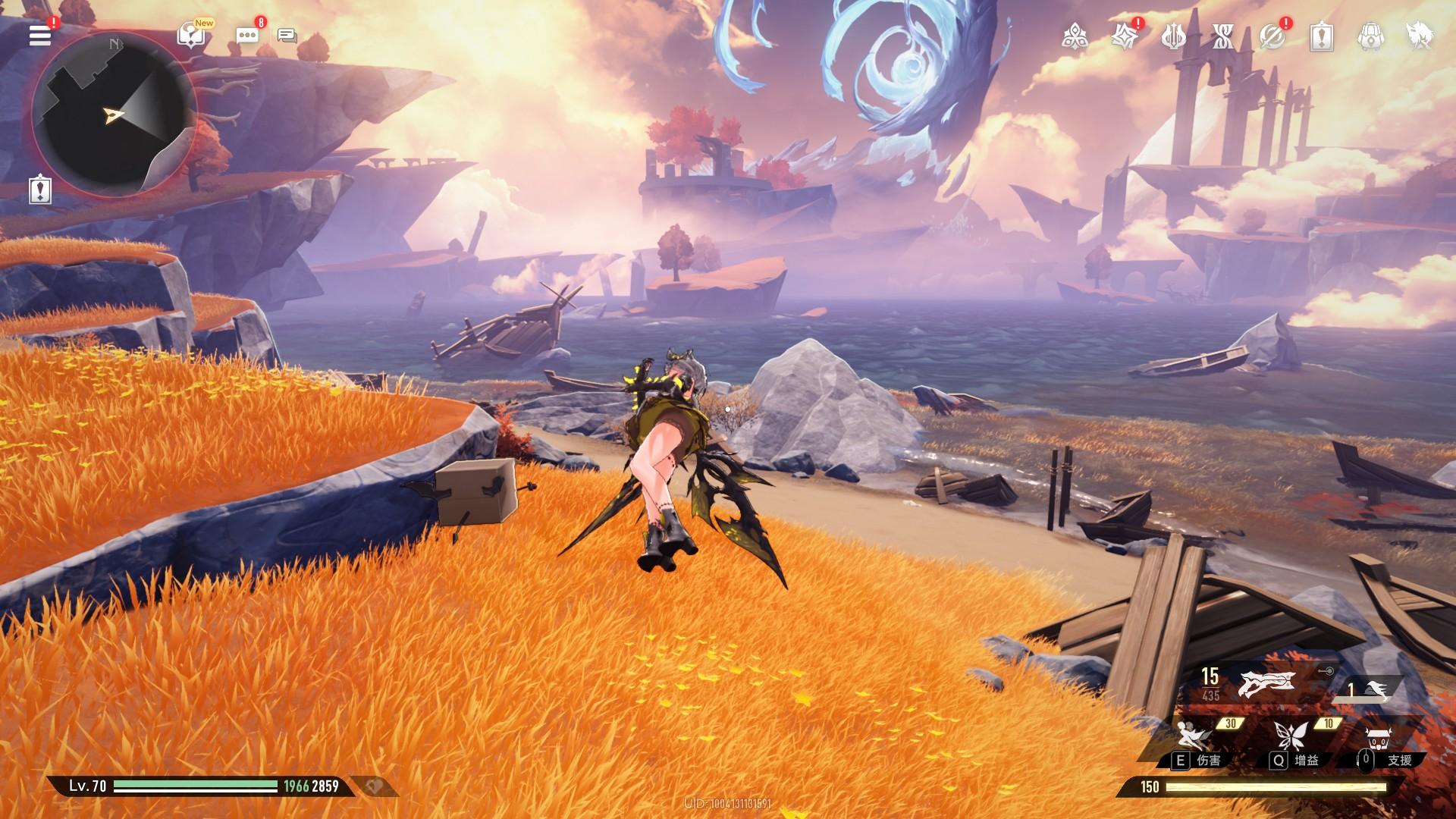Viewport: 1456px width, 819px height.
Task: Open the star emblem icon with alert
Action: [x=1124, y=36]
